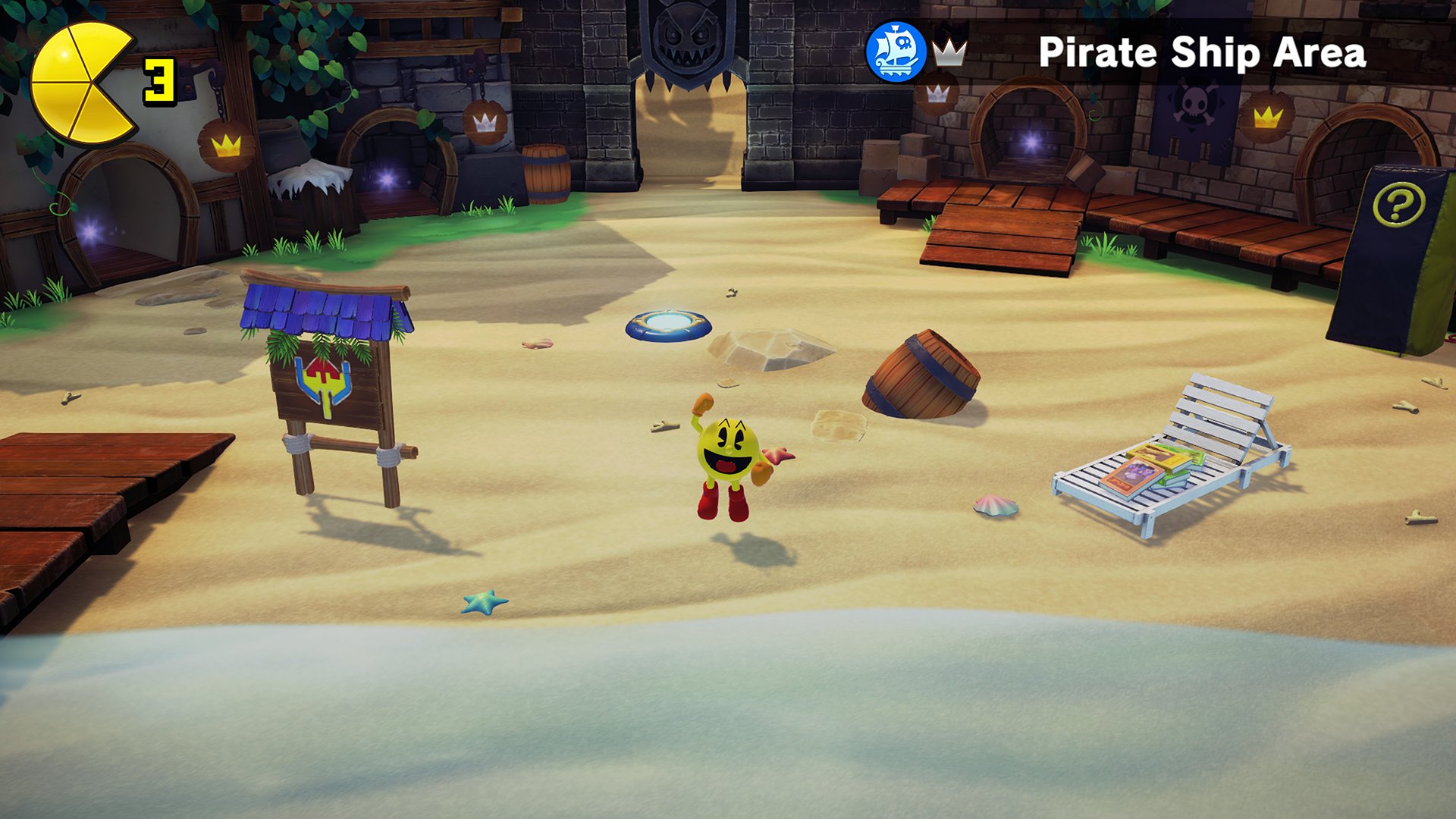Select the silver crown icon beside the area name

(x=949, y=53)
